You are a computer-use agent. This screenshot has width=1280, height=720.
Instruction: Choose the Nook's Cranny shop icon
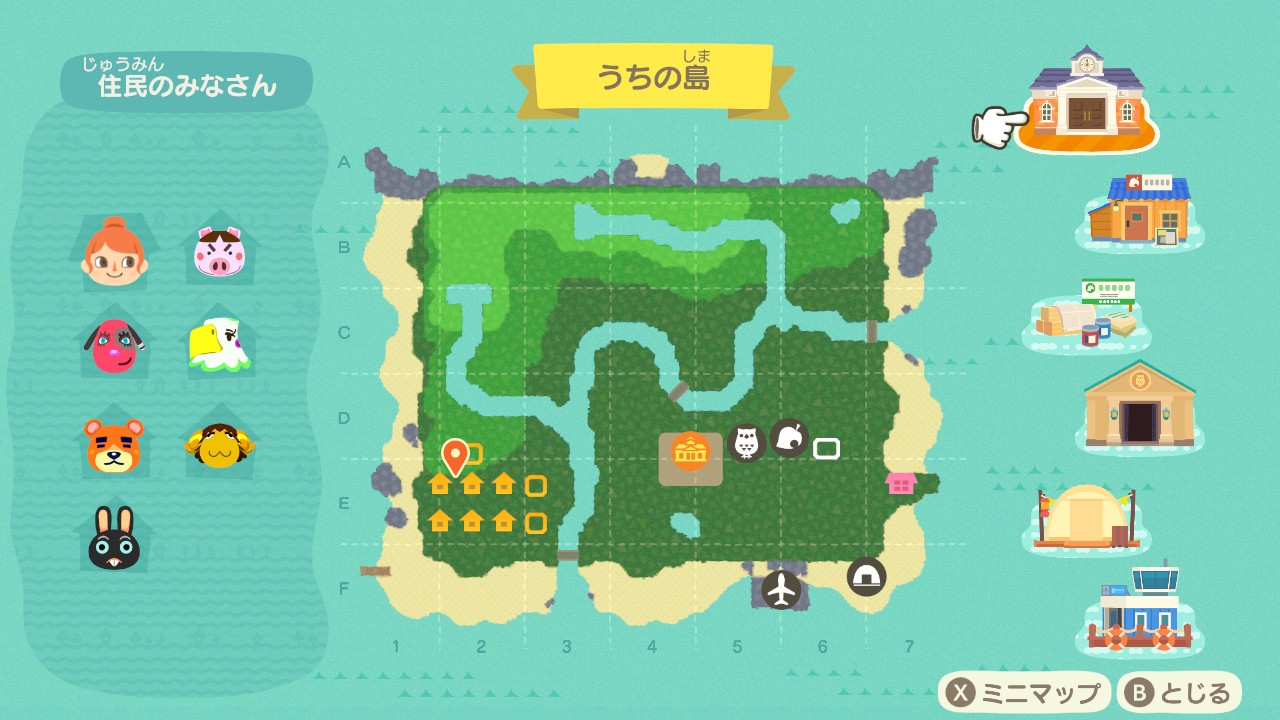click(1138, 211)
